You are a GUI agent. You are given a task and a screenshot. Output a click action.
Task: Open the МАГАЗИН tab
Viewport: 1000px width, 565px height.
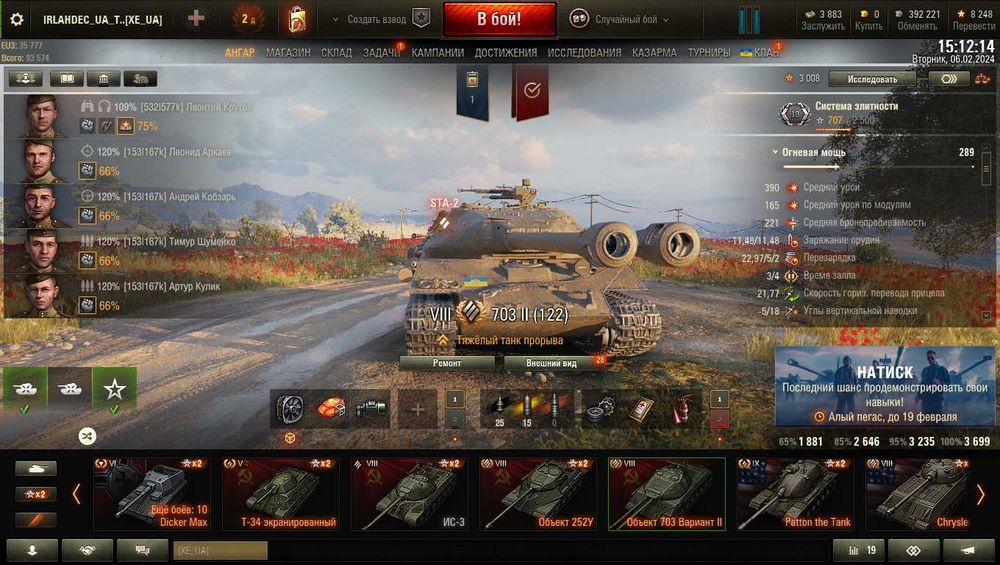(288, 52)
